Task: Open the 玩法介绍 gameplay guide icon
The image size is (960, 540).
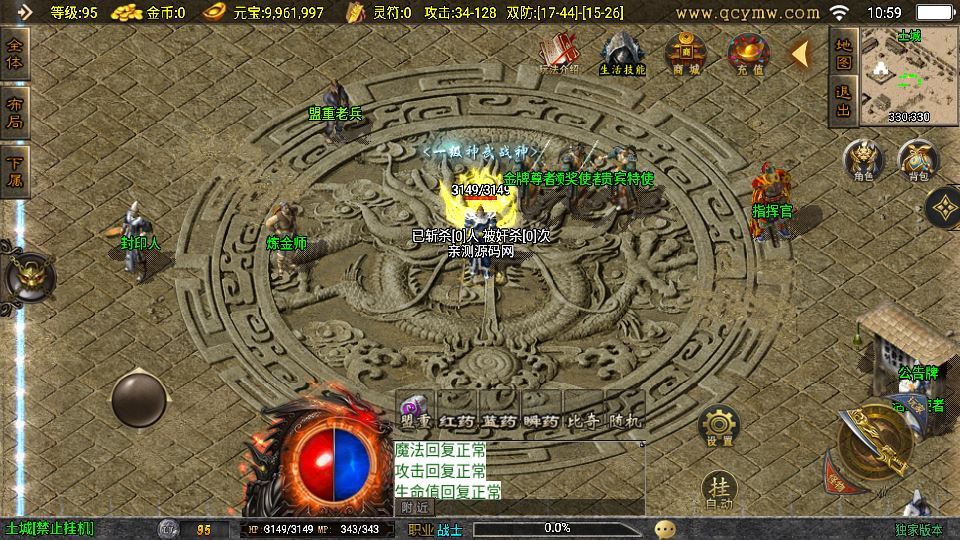Action: click(559, 53)
